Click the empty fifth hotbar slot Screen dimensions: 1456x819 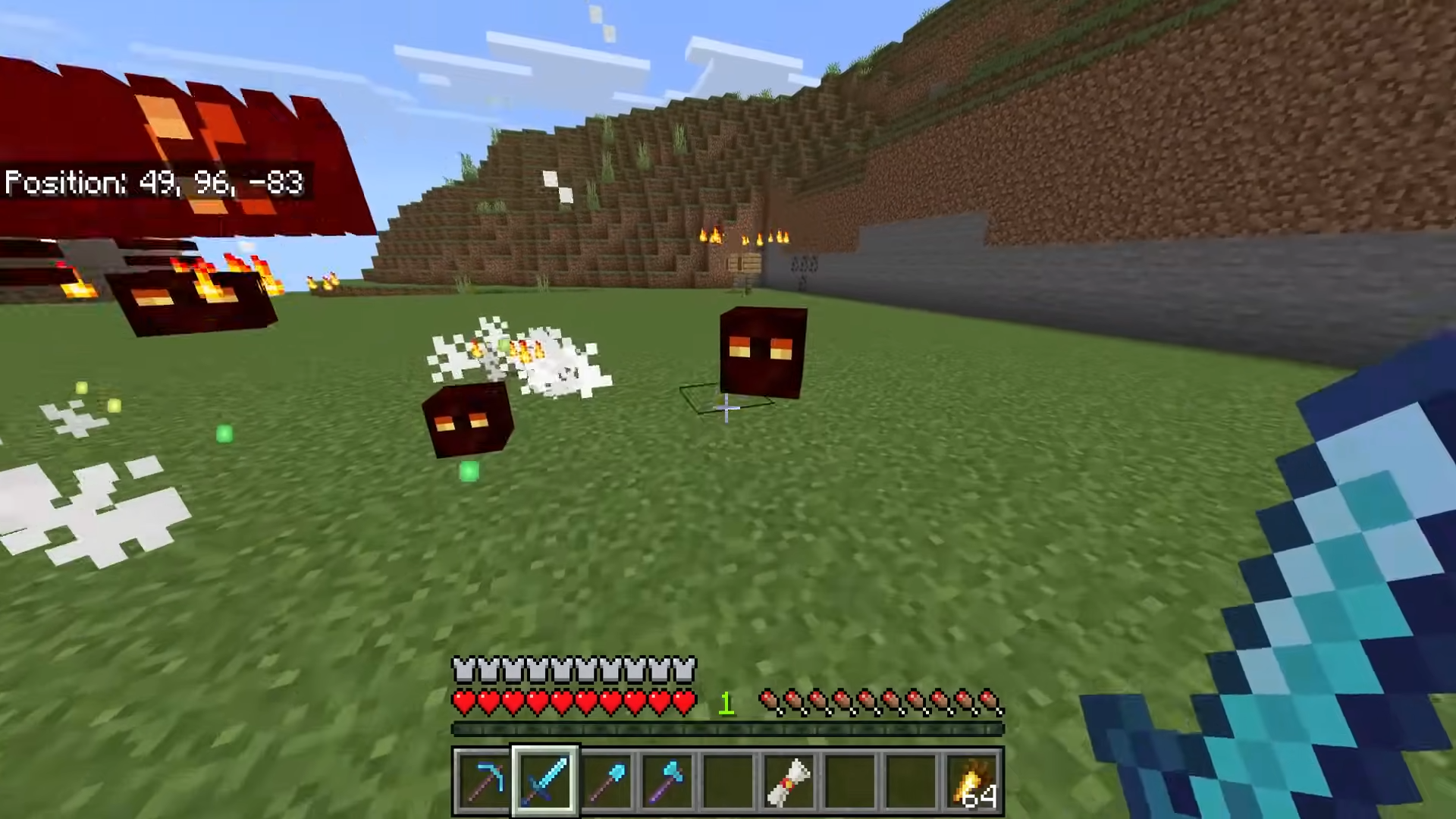pos(728,781)
